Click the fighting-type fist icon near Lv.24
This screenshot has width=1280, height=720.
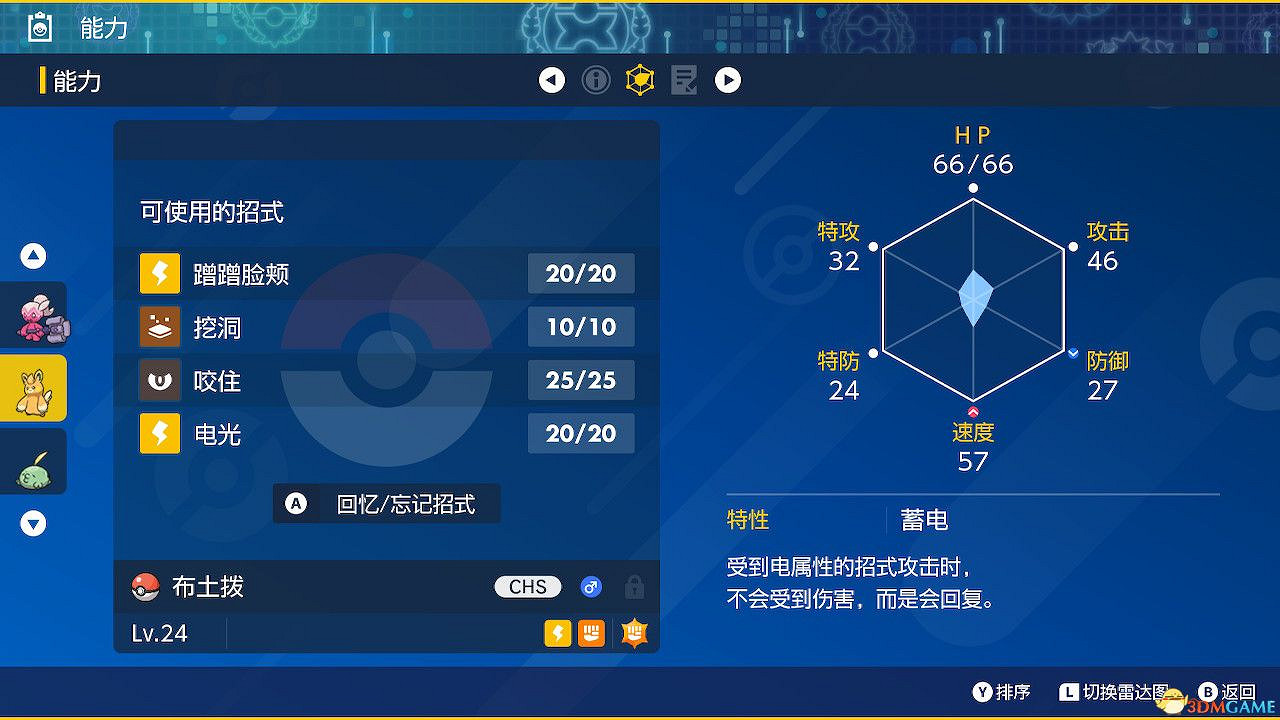(591, 632)
